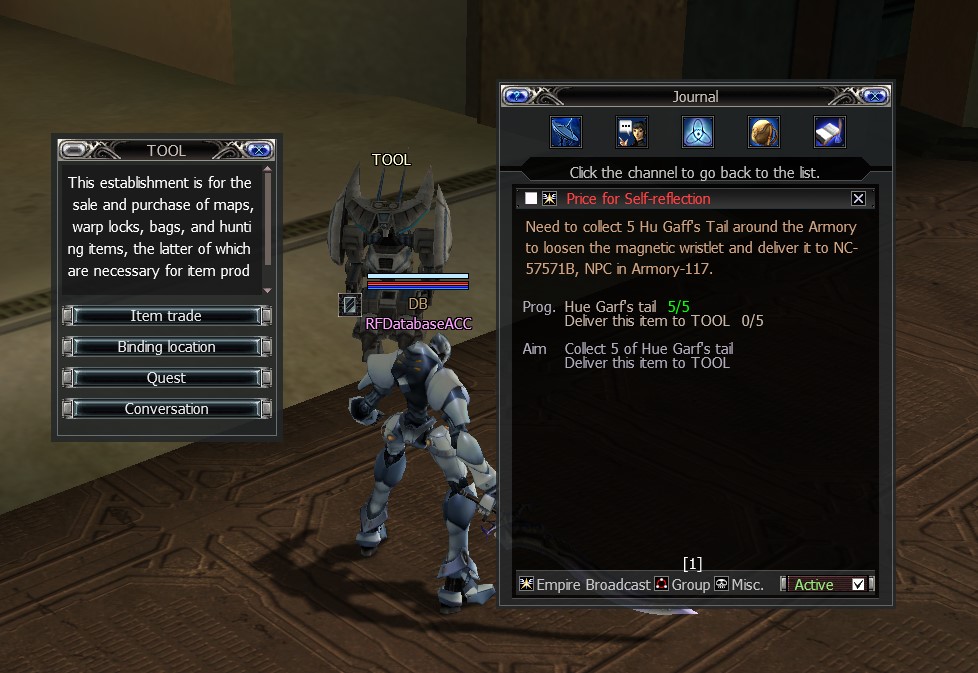Open the book and quill journal icon

[829, 132]
